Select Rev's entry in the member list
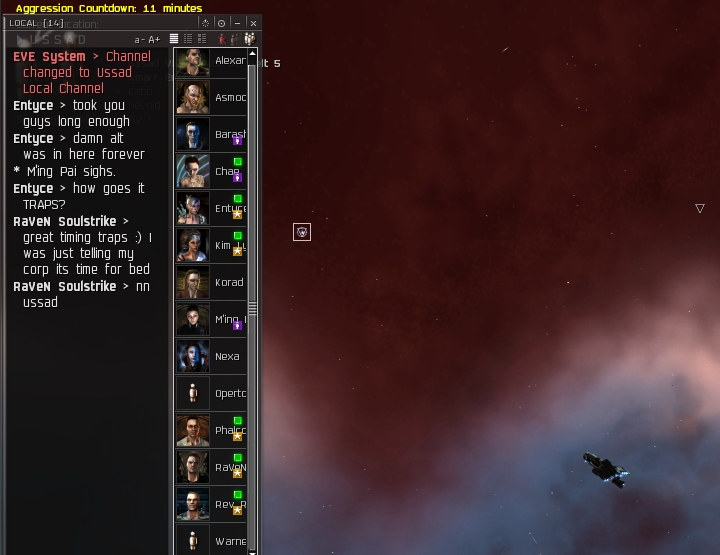The width and height of the screenshot is (720, 555). (229, 504)
